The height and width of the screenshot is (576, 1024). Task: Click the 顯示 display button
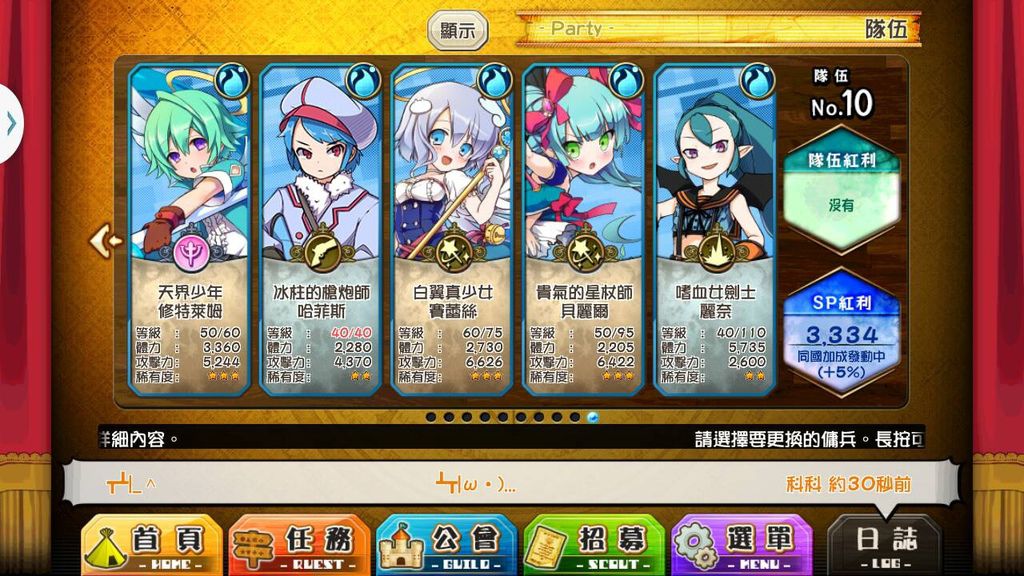458,30
